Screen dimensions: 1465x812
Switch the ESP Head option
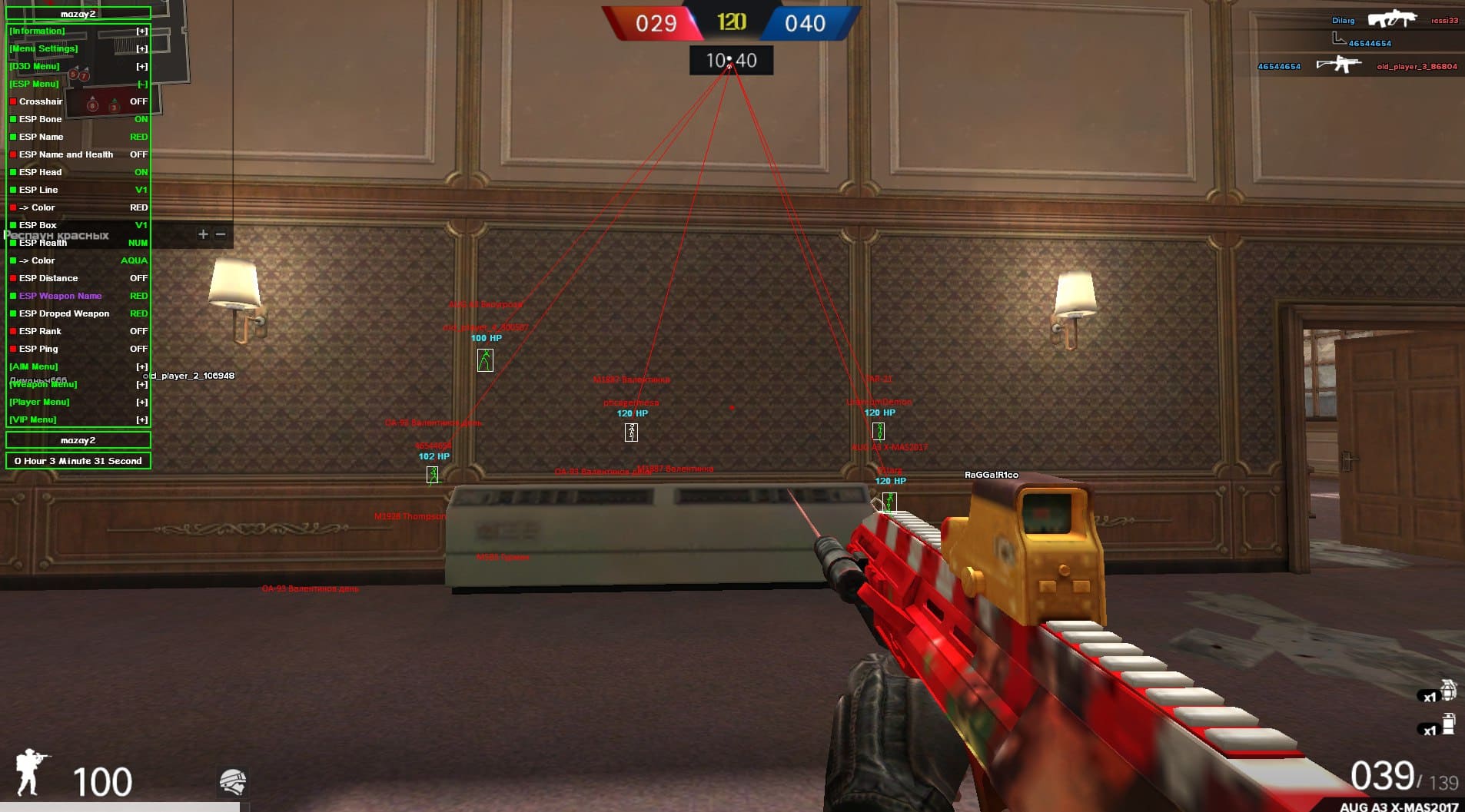pyautogui.click(x=40, y=172)
